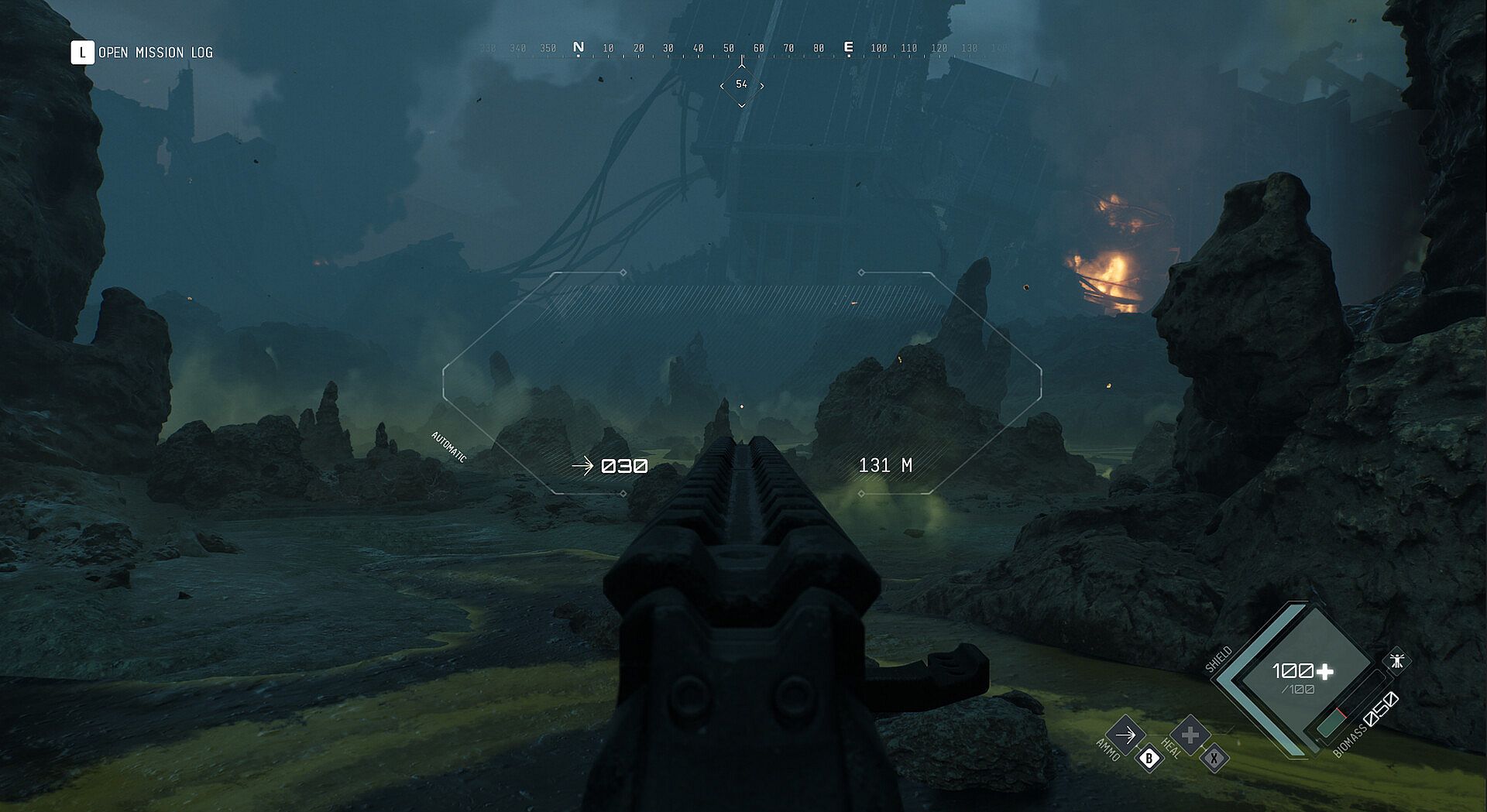Click the compass heading strip
This screenshot has height=812, width=1487.
[x=742, y=48]
